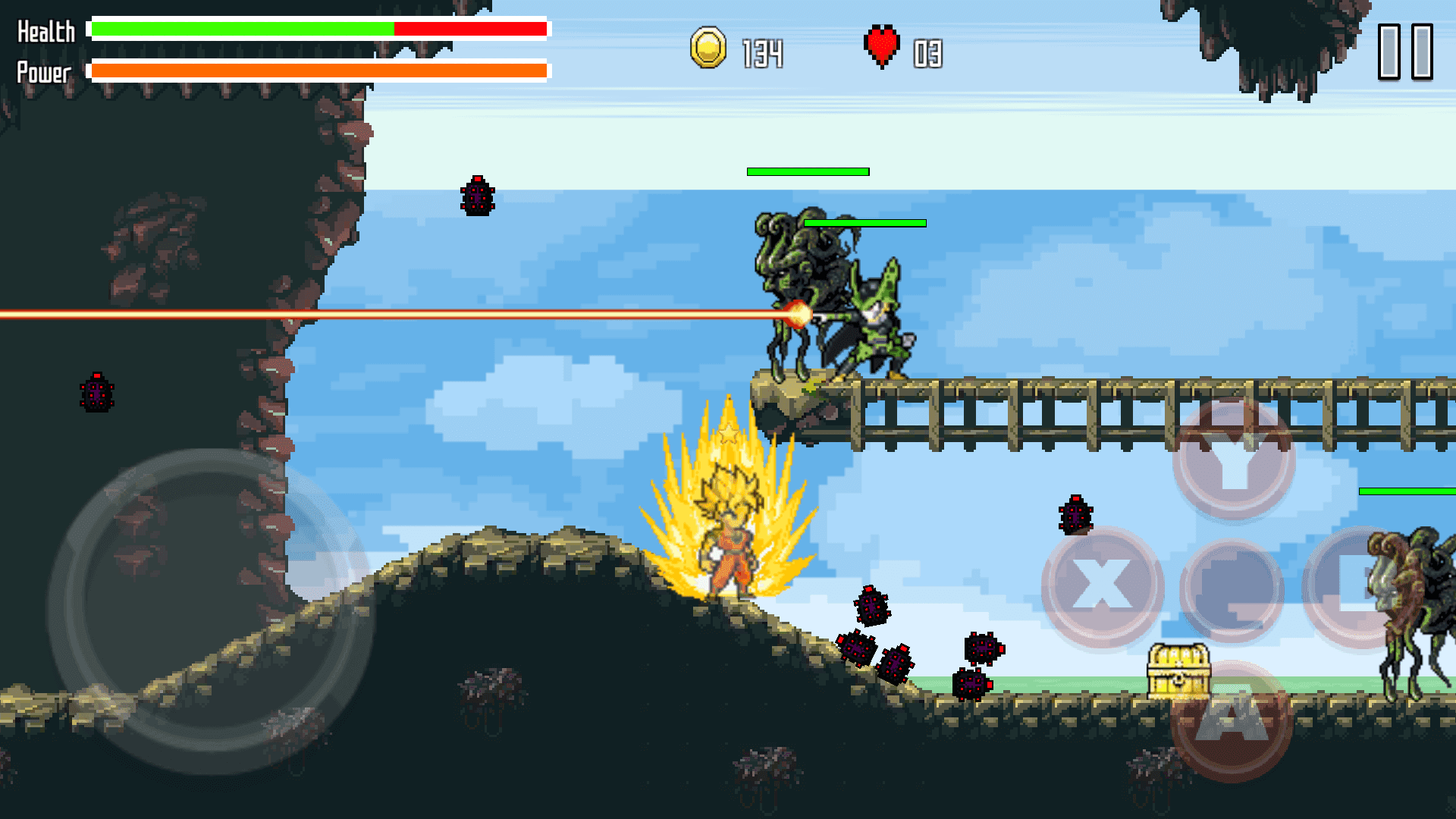Tap the virtual joystick pad
1456x819 pixels.
(211, 611)
